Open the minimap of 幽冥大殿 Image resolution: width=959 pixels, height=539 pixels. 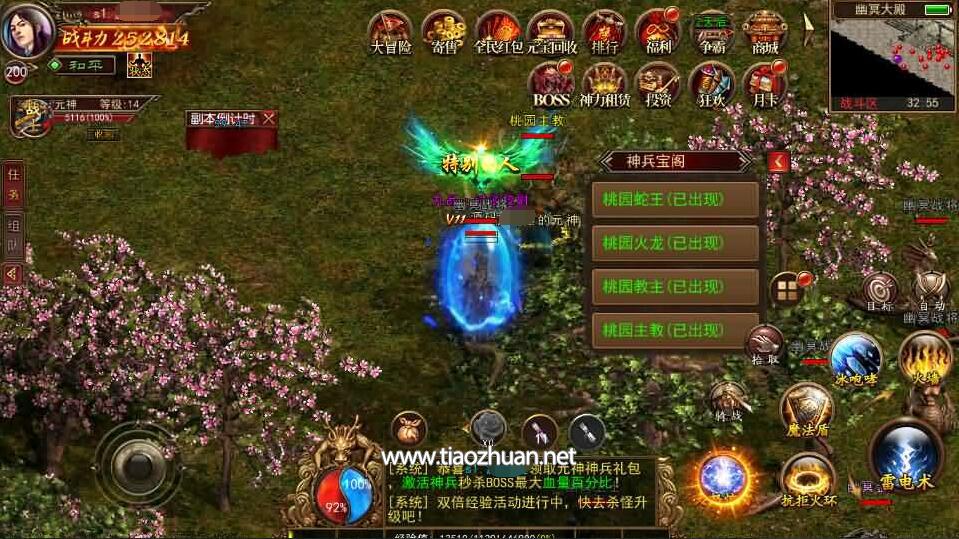892,55
